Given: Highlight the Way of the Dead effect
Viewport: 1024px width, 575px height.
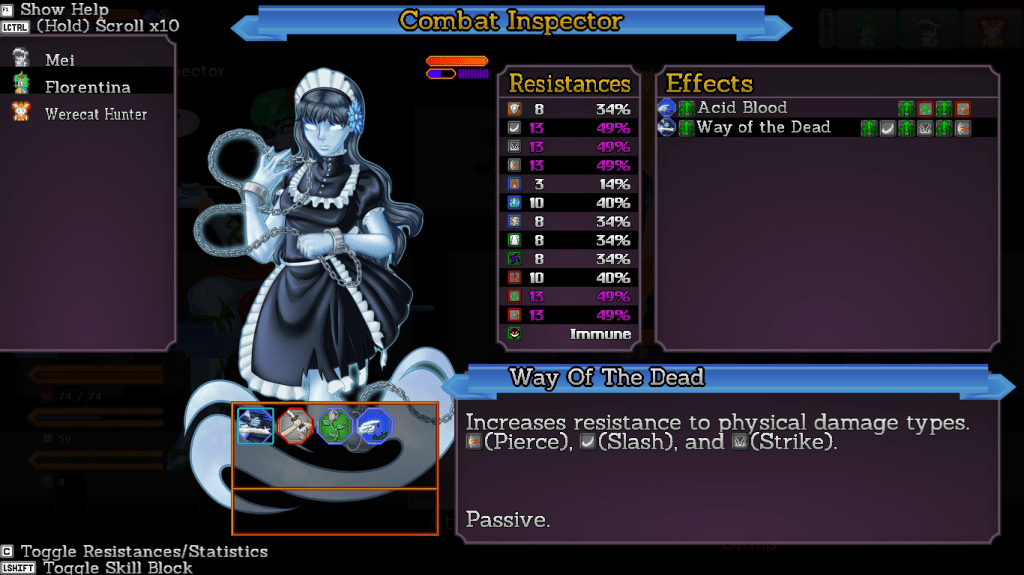Looking at the screenshot, I should [x=763, y=127].
